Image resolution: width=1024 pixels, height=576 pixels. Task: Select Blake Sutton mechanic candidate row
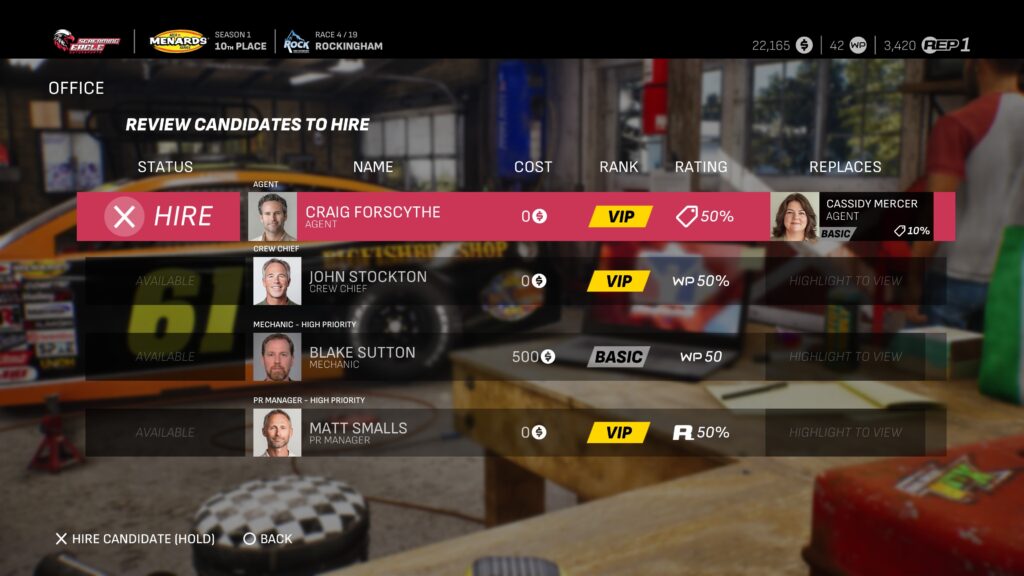pyautogui.click(x=362, y=357)
